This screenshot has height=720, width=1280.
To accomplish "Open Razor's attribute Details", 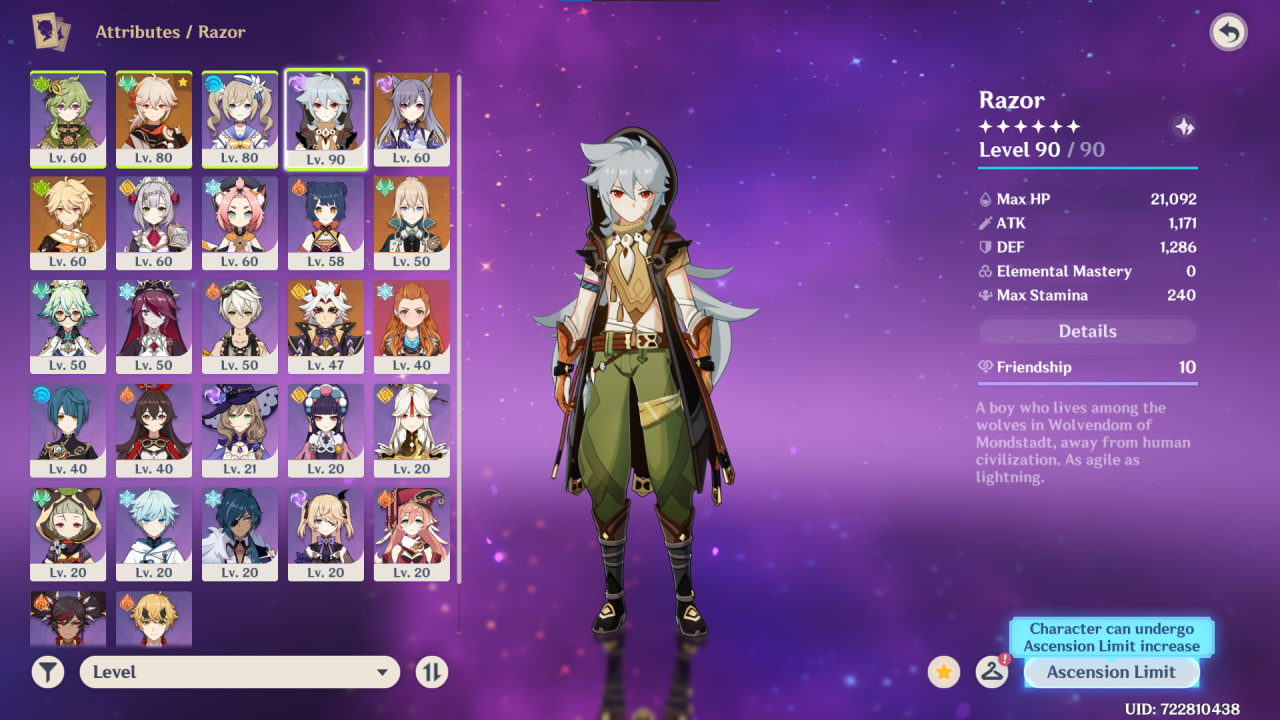I will pos(1087,331).
